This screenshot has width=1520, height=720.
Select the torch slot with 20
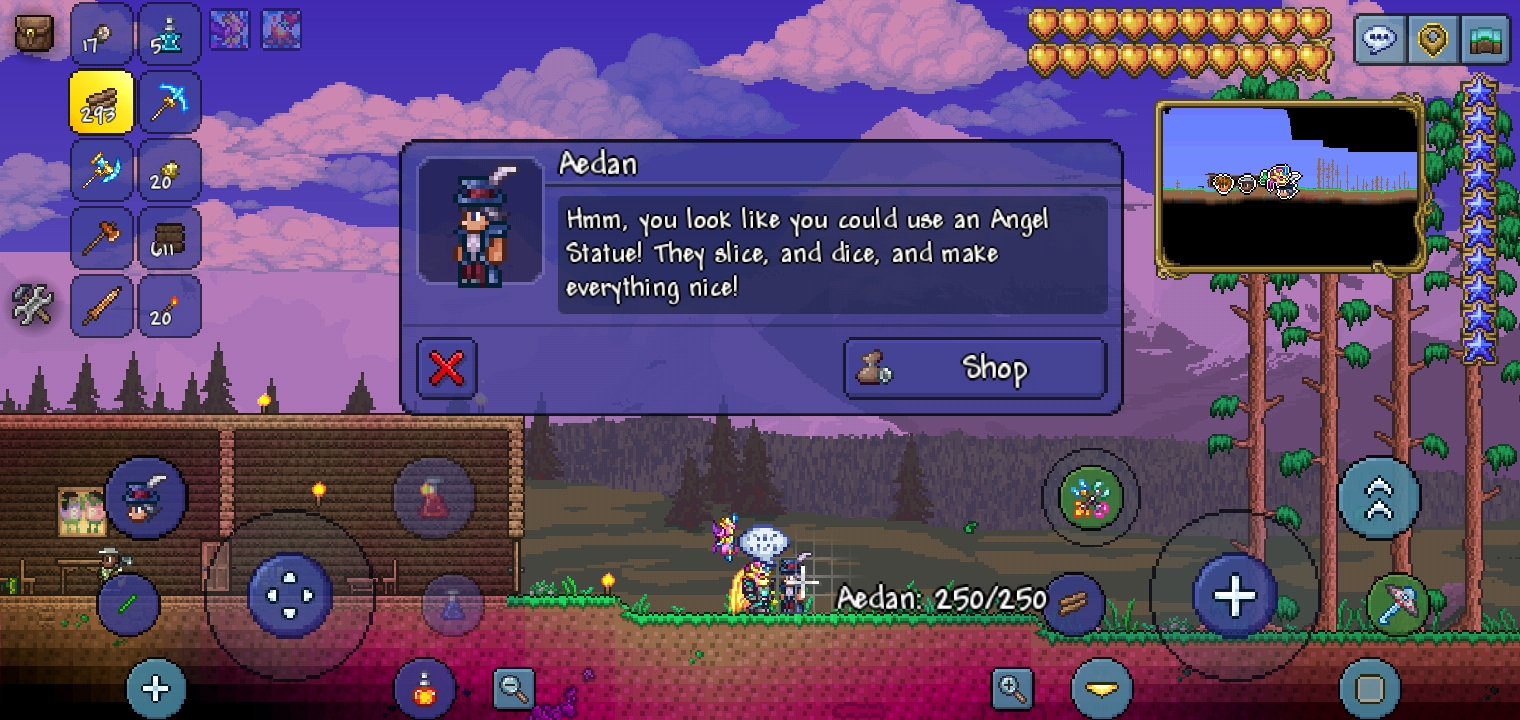point(169,306)
